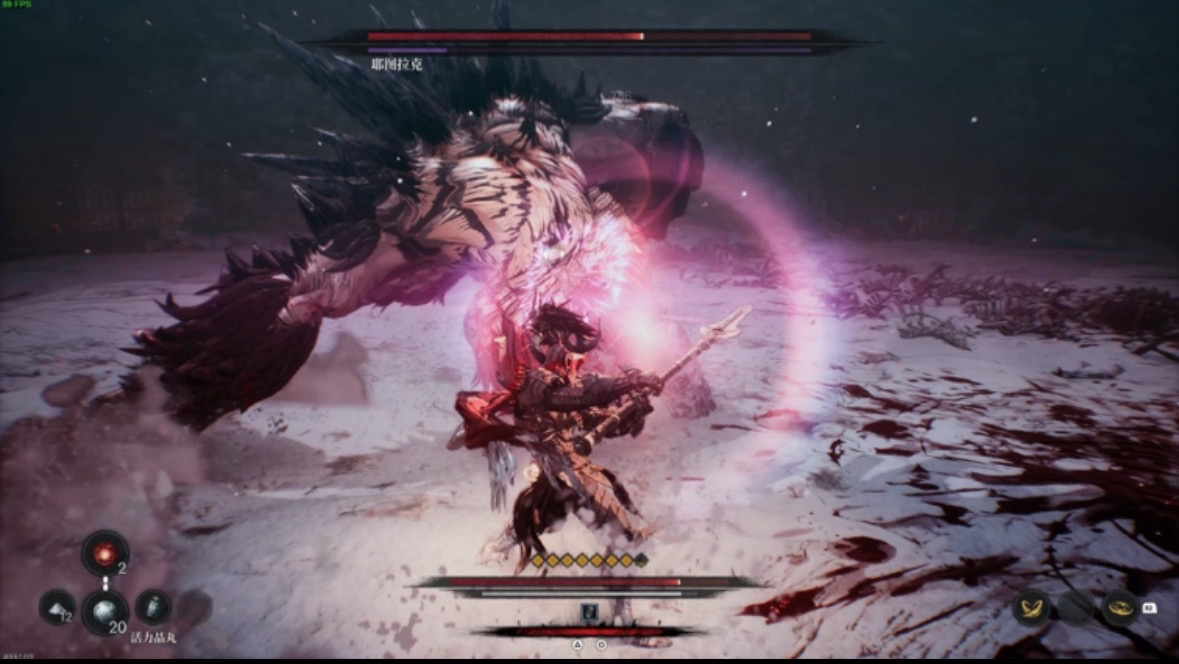Select the glowing red orb item slot
The image size is (1179, 664).
[x=105, y=552]
